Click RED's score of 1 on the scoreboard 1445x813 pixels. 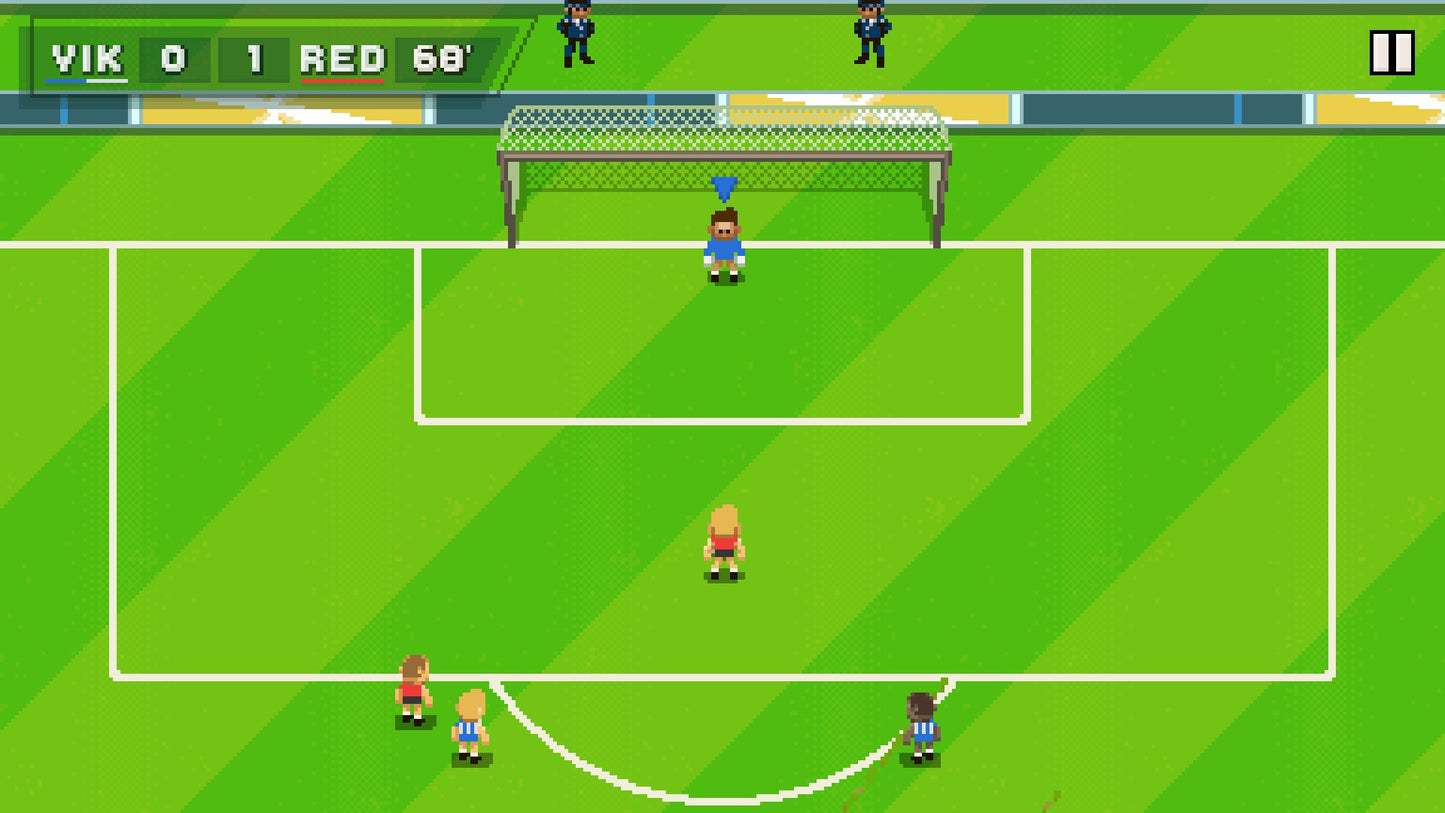click(253, 60)
